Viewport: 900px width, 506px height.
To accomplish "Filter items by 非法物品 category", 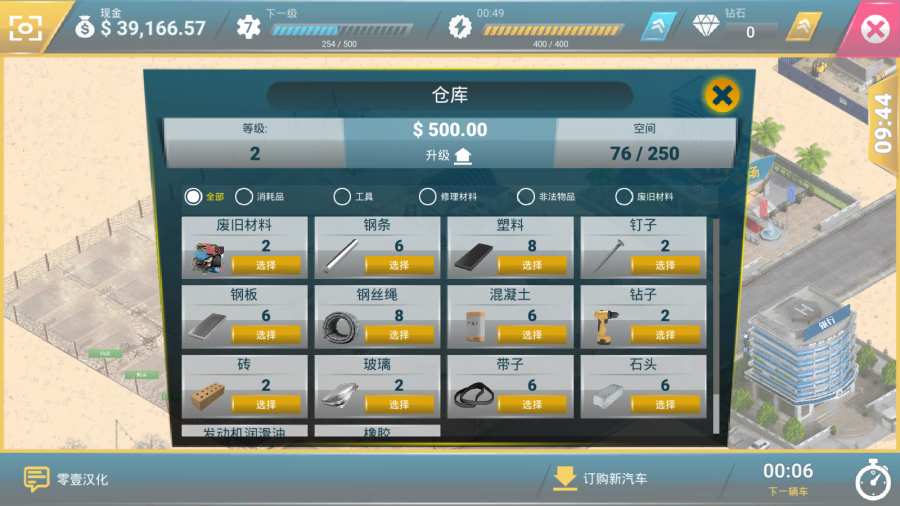I will tap(526, 197).
